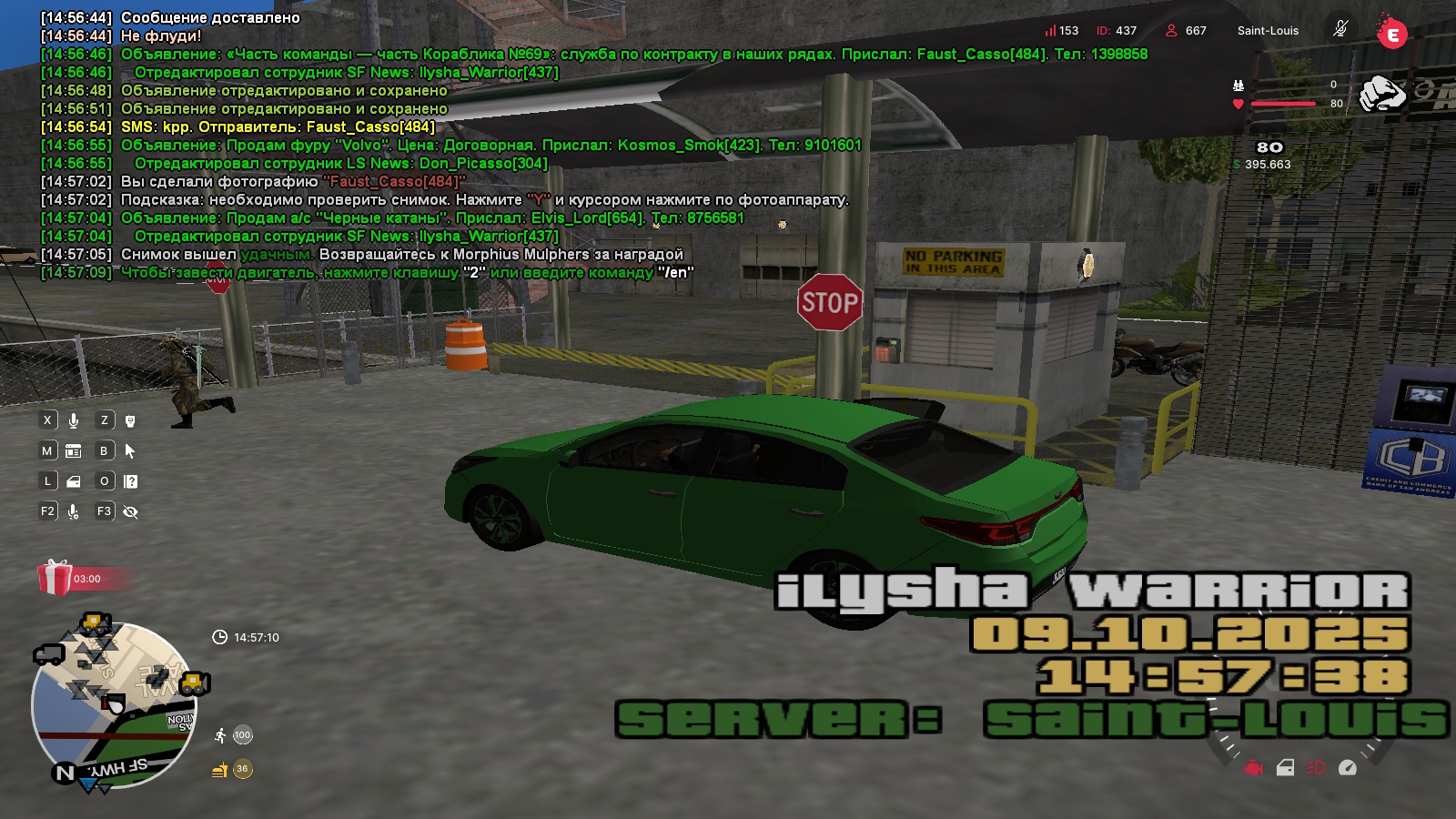The image size is (1456, 819).
Task: Open the microphone settings icon
Action: point(74,511)
